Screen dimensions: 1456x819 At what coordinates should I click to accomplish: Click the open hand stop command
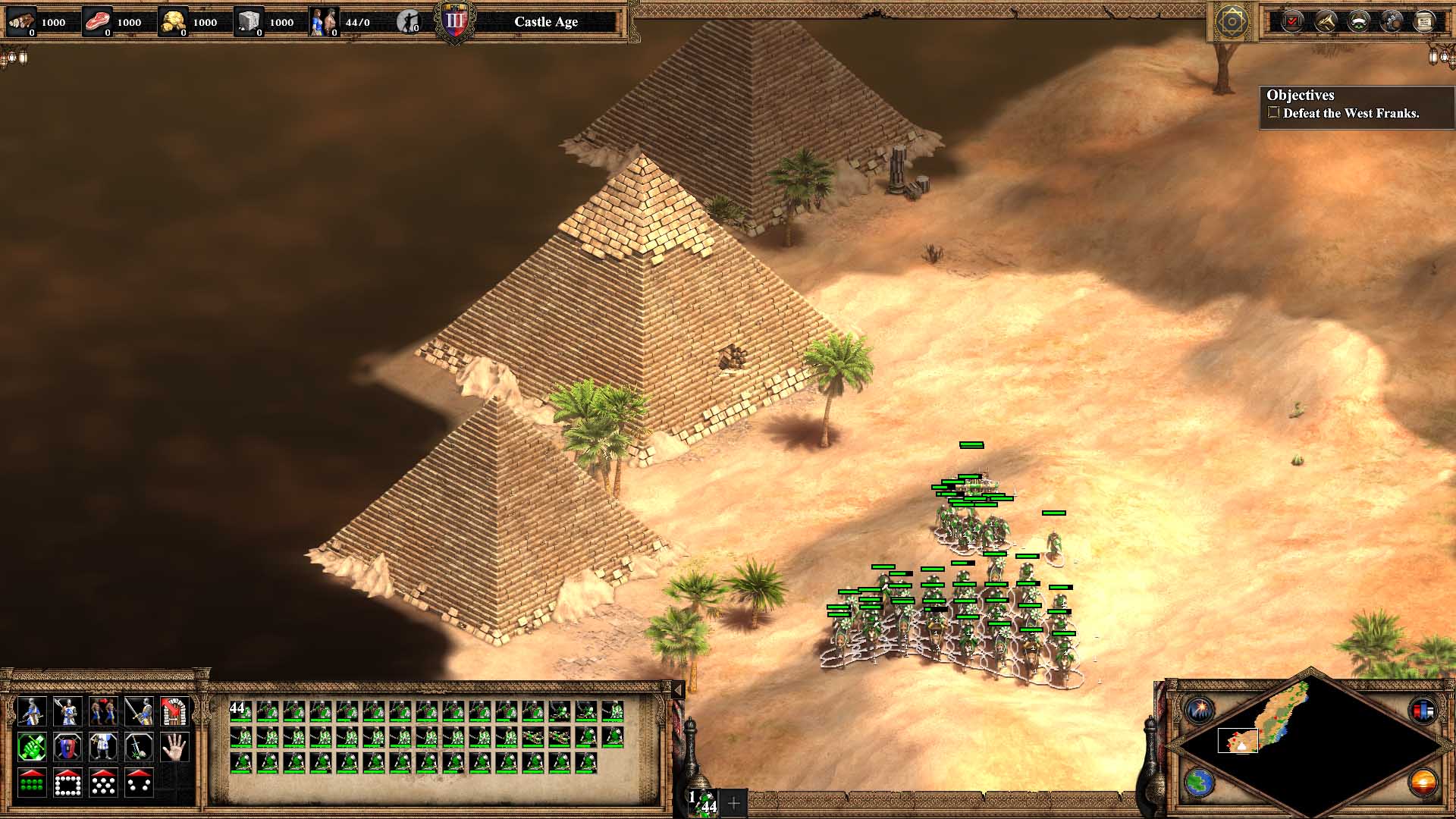point(174,747)
